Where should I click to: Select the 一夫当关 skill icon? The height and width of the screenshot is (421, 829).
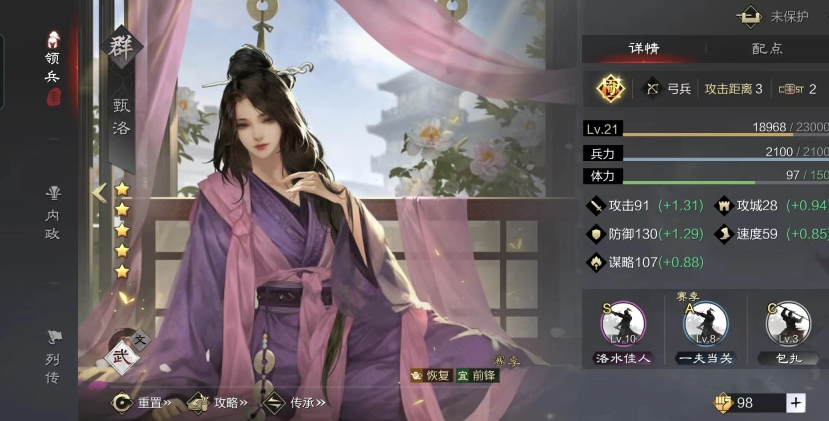706,325
